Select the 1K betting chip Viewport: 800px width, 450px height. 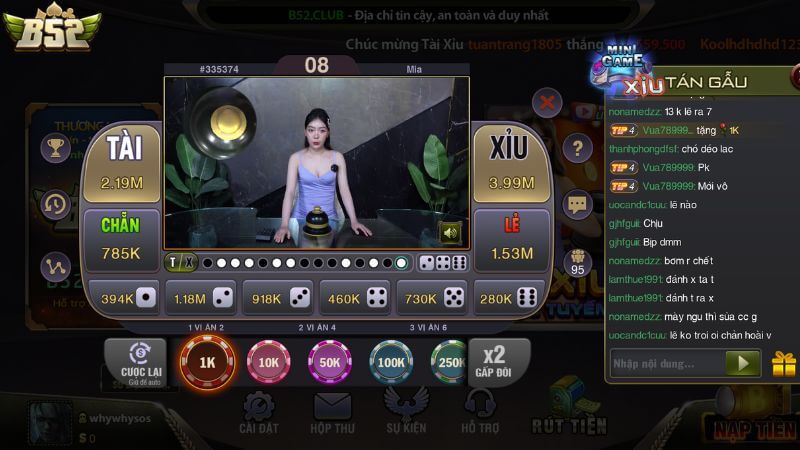point(207,362)
